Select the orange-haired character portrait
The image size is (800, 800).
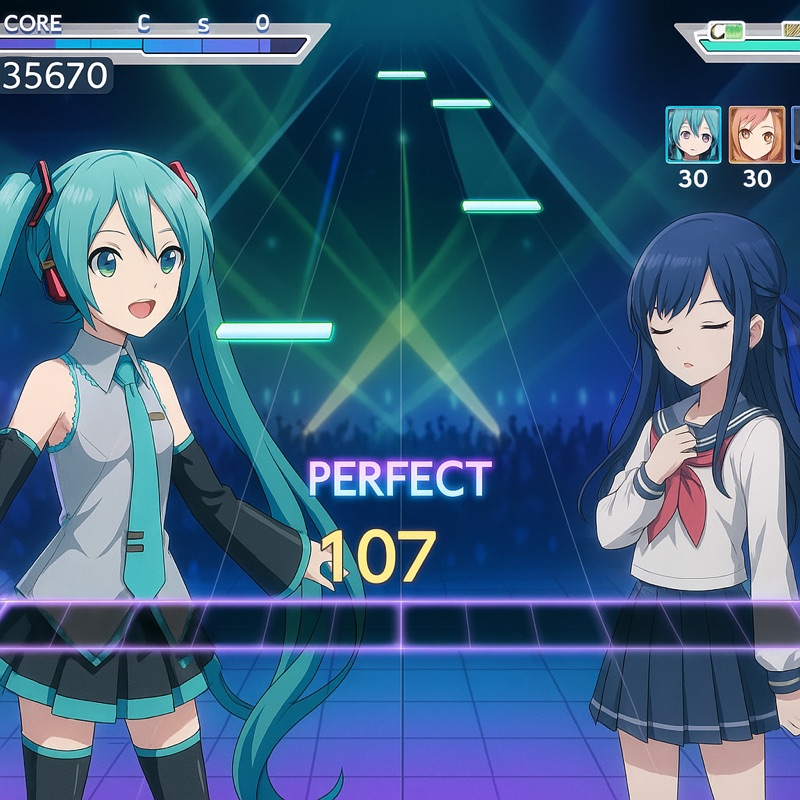[757, 135]
